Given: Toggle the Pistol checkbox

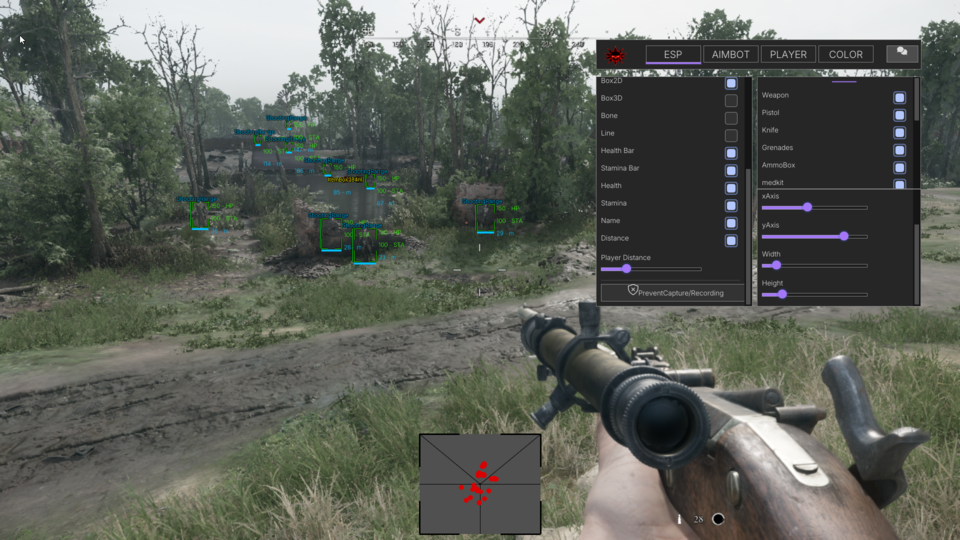Looking at the screenshot, I should pyautogui.click(x=900, y=115).
